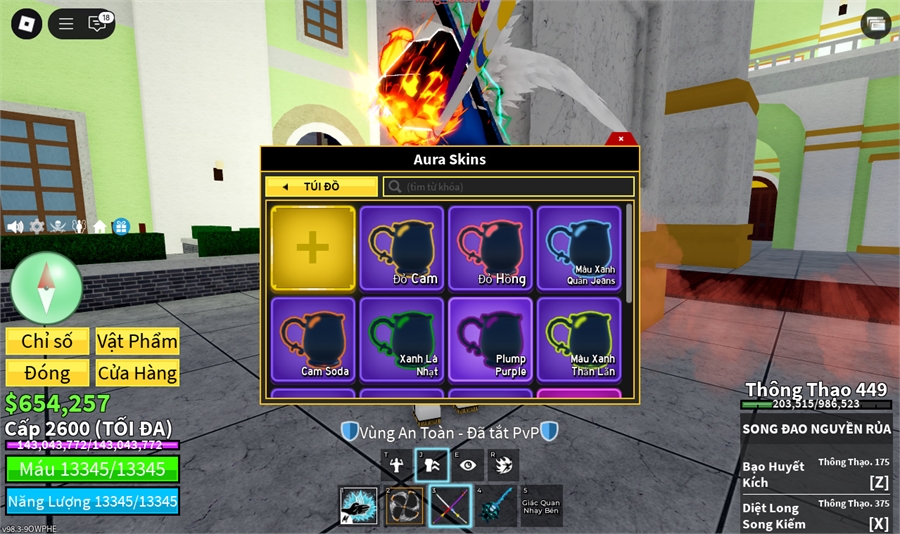900x534 pixels.
Task: Close the Aura Skins window
Action: pyautogui.click(x=621, y=139)
